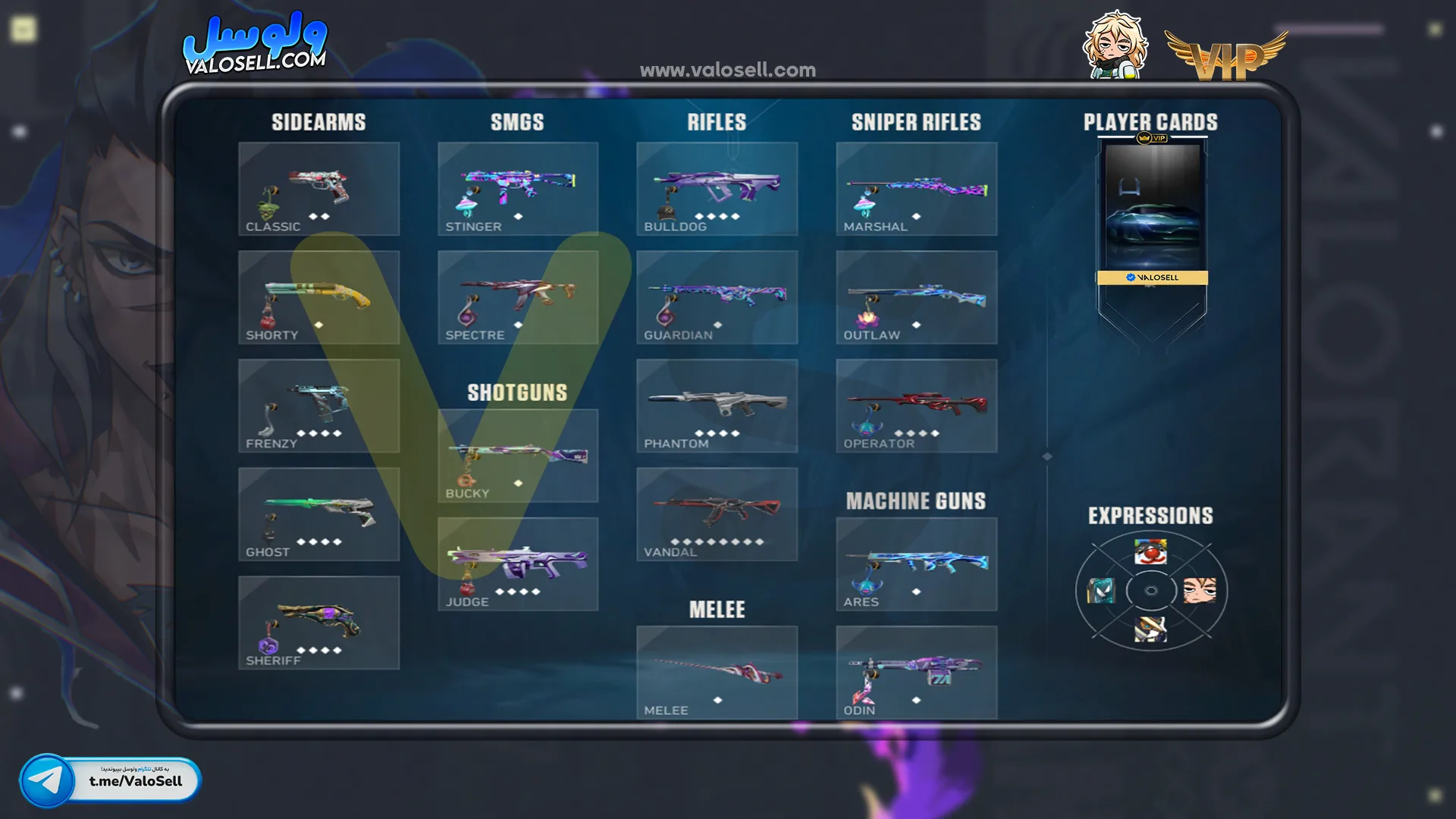Open the Phantom rifle slot
The height and width of the screenshot is (819, 1456).
pos(717,406)
